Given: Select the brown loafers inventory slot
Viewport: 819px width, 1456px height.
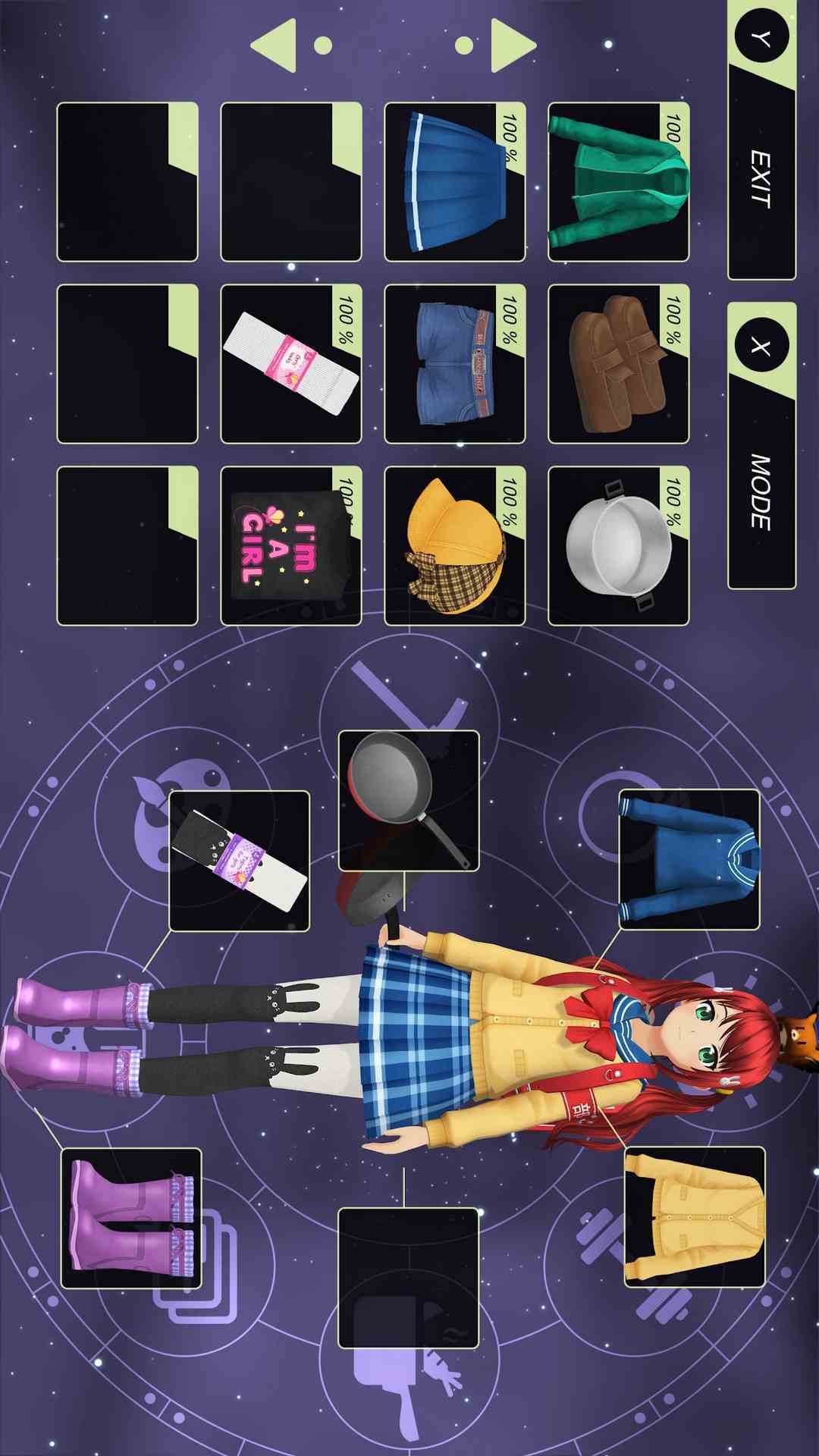Looking at the screenshot, I should [618, 364].
